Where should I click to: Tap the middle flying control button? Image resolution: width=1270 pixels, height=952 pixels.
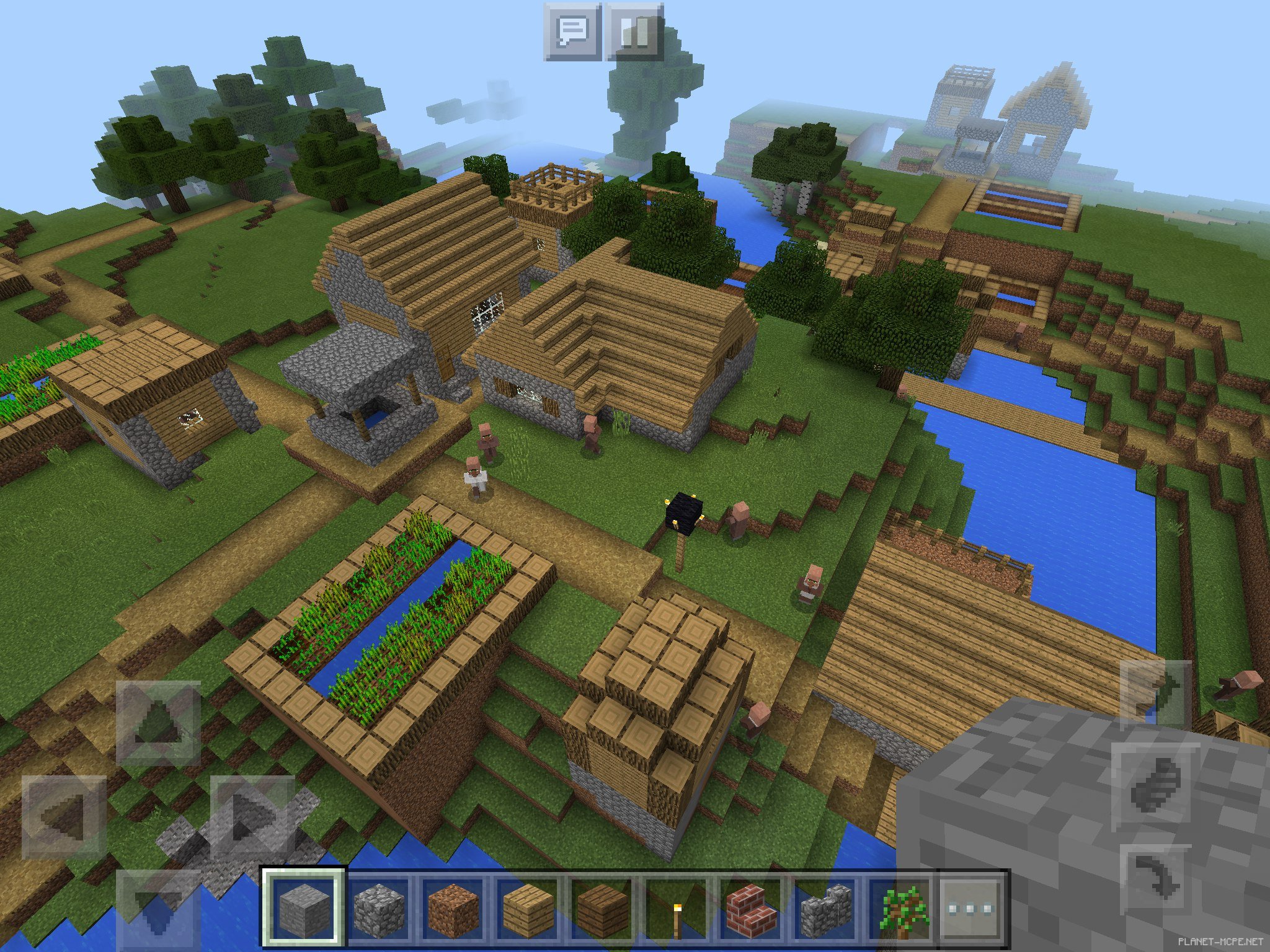click(1155, 786)
